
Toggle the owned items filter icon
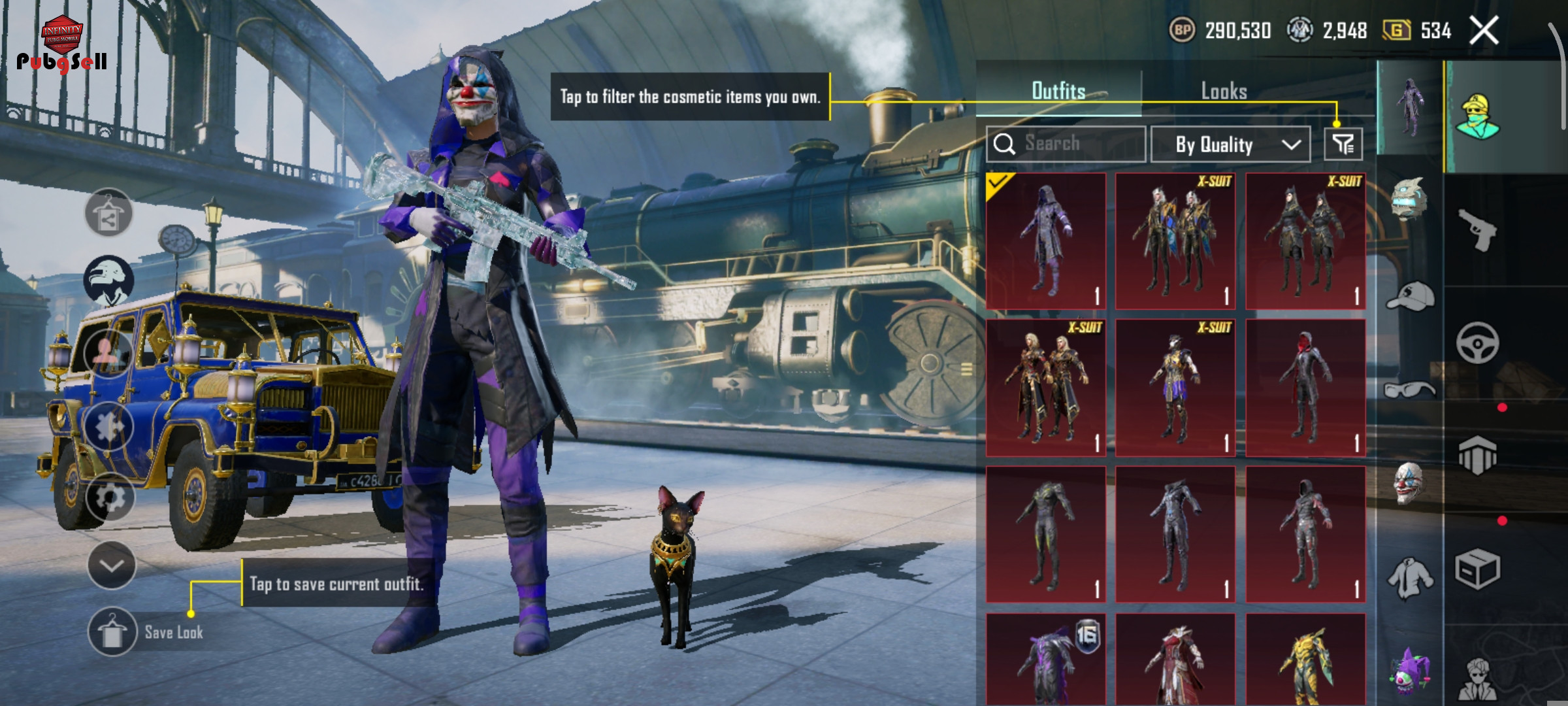[x=1343, y=144]
